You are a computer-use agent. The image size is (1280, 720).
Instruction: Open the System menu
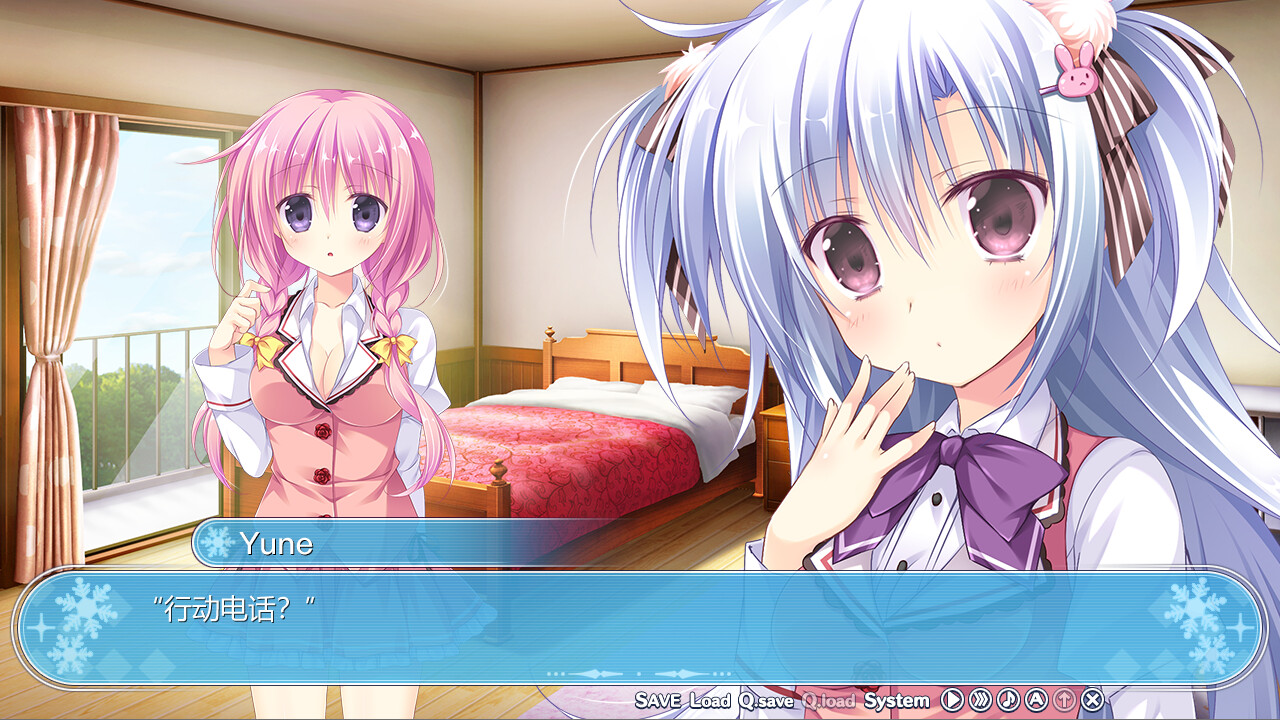894,700
